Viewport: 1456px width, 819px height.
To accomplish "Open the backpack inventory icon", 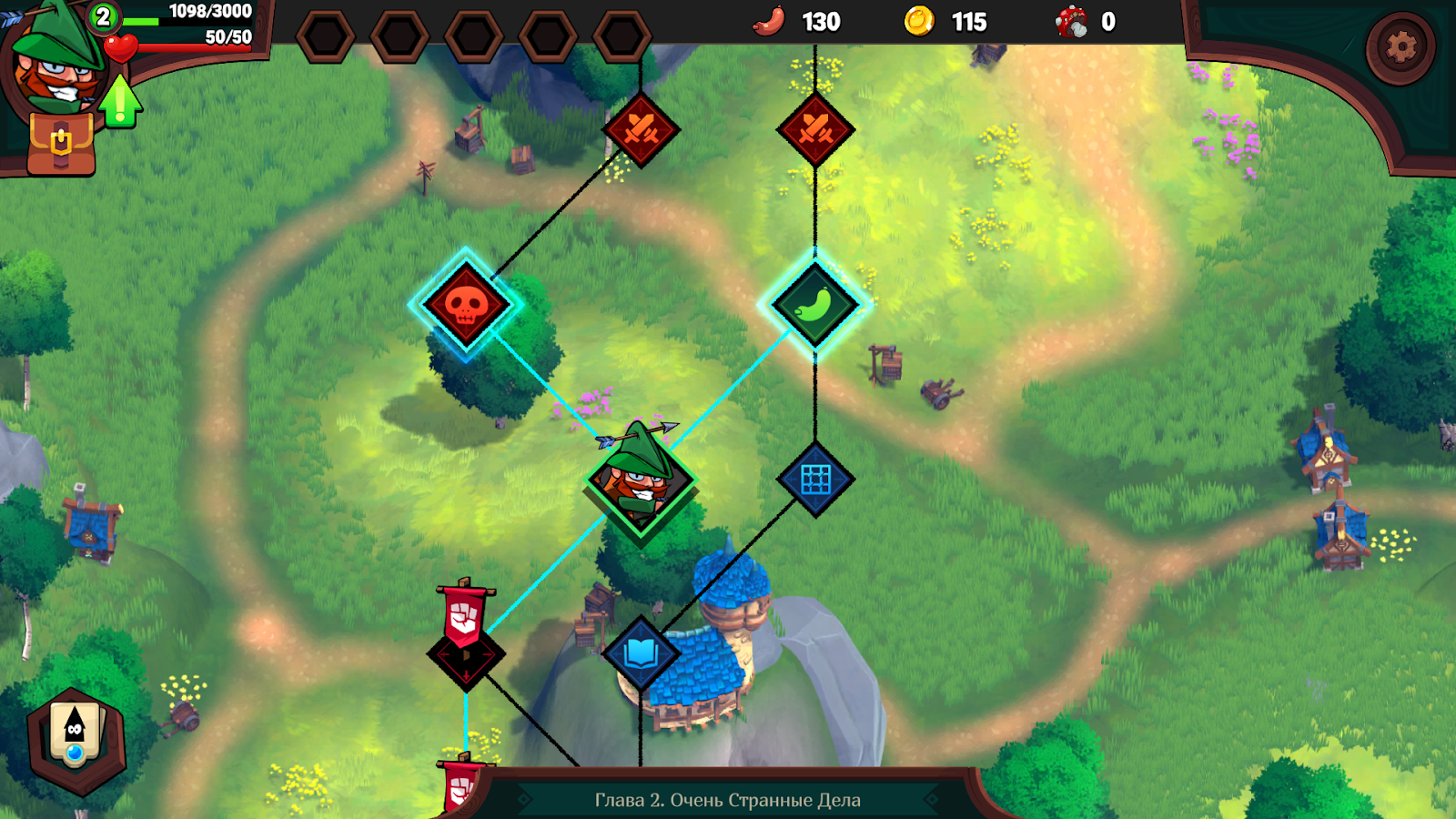I will coord(61,144).
